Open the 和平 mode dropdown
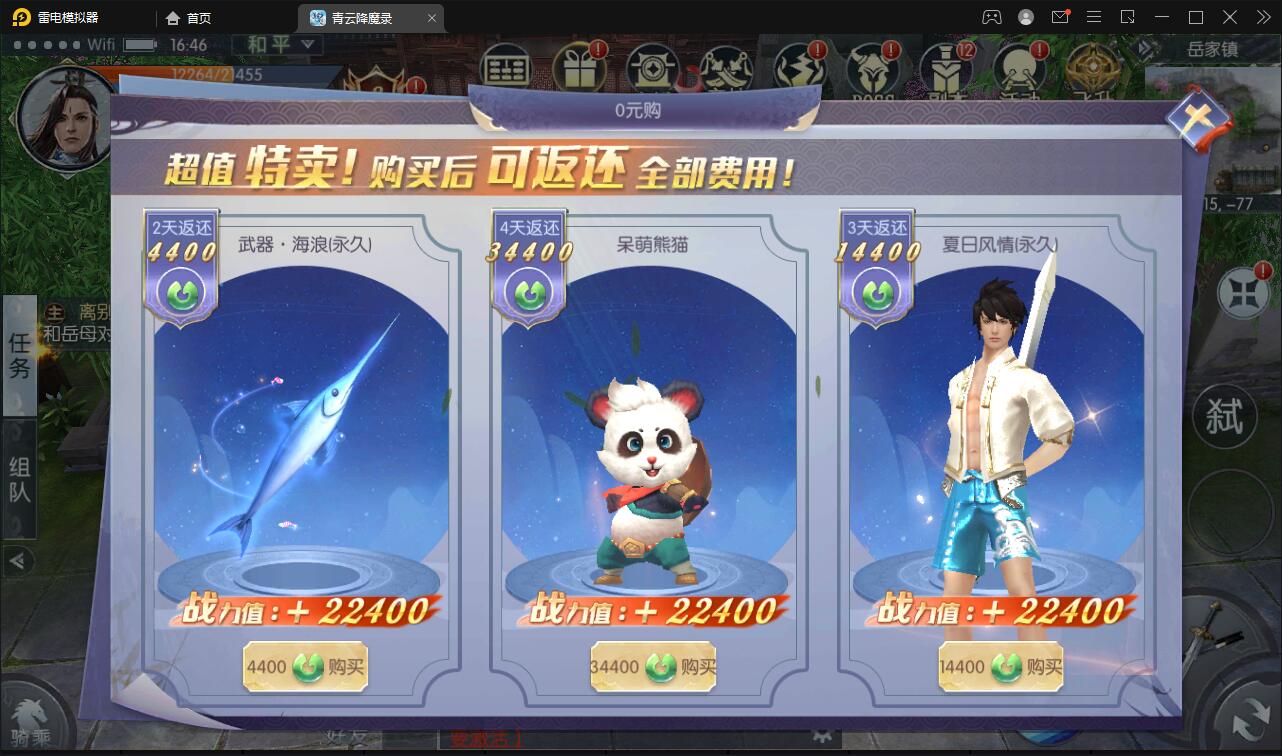Image resolution: width=1282 pixels, height=756 pixels. click(277, 46)
